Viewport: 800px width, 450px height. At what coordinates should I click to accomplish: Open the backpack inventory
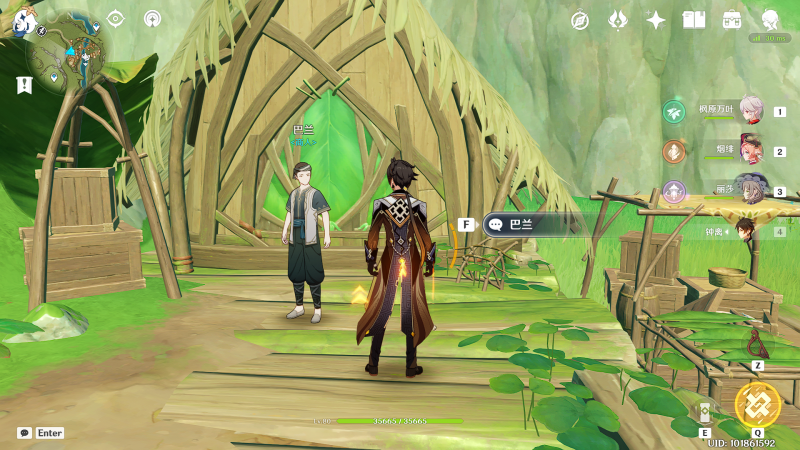point(732,20)
